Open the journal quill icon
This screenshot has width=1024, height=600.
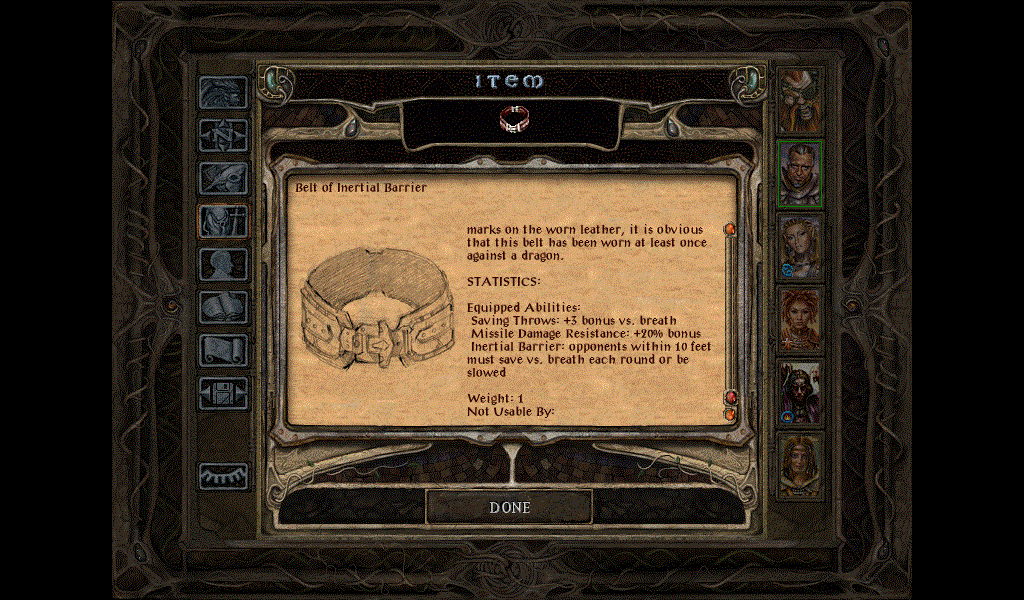[222, 178]
